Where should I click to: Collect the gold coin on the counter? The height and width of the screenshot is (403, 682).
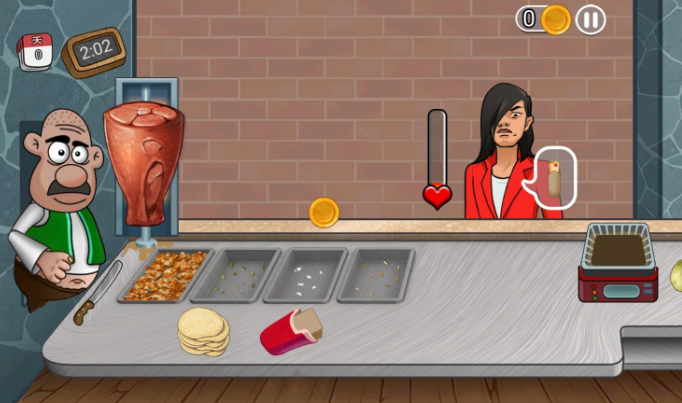[324, 212]
